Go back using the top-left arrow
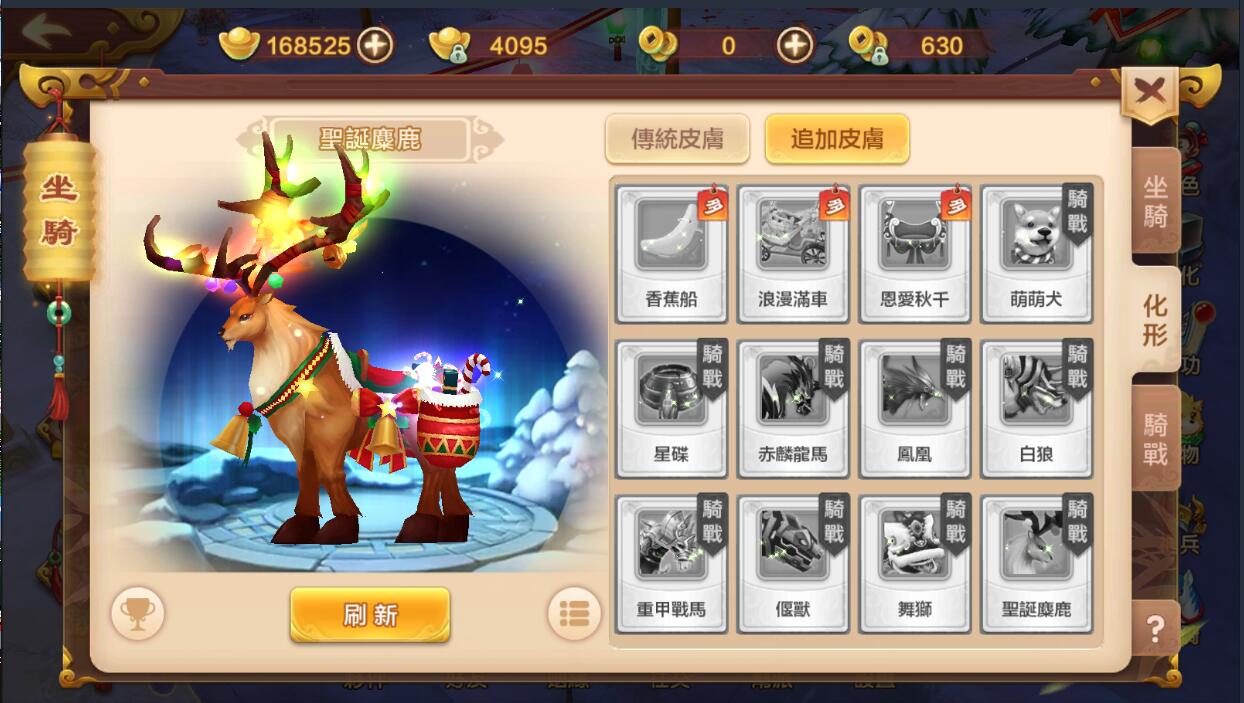1244x703 pixels. click(46, 32)
